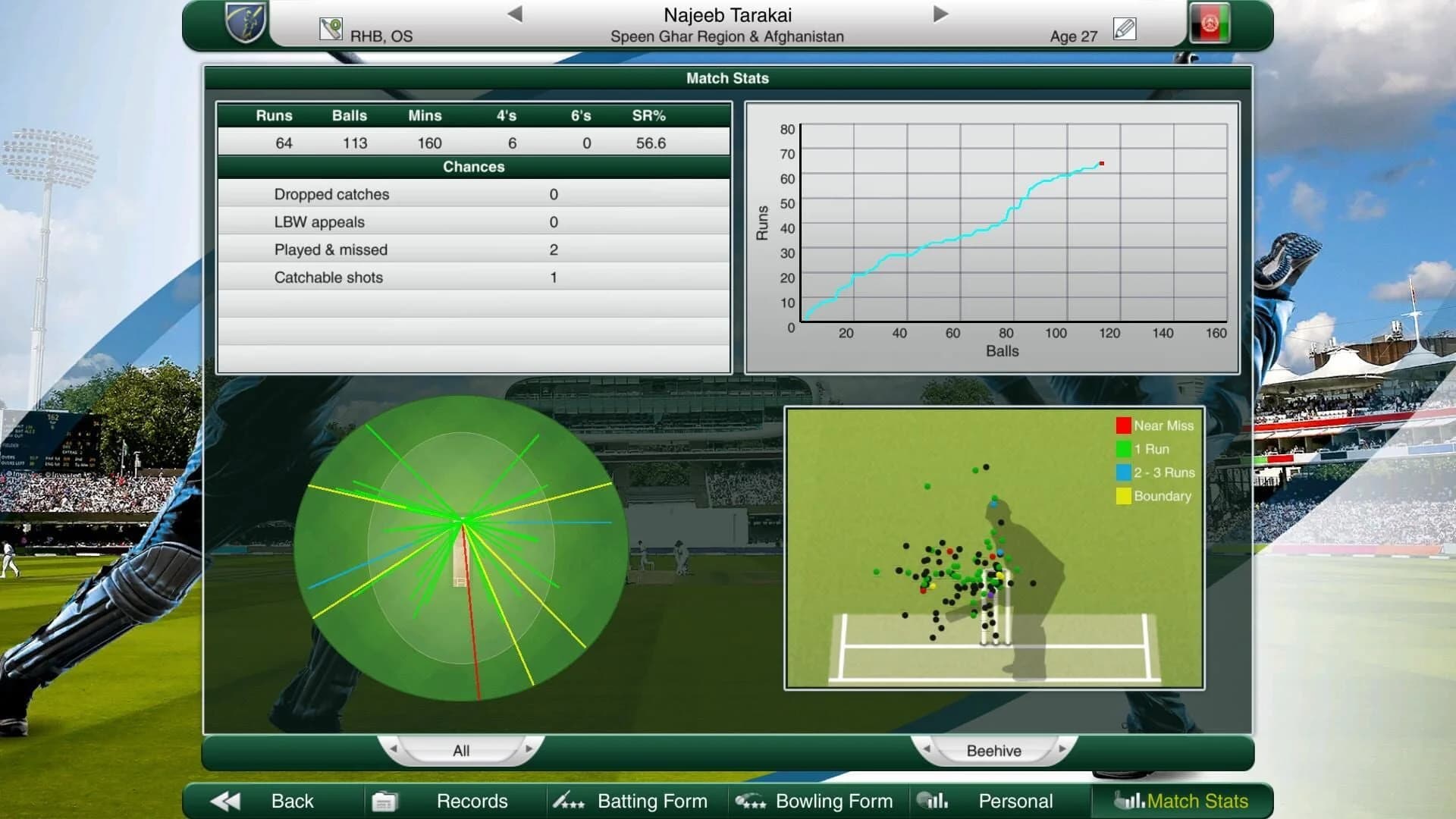Open the Beehive view selector
Screen dimensions: 1456x819
pos(994,750)
